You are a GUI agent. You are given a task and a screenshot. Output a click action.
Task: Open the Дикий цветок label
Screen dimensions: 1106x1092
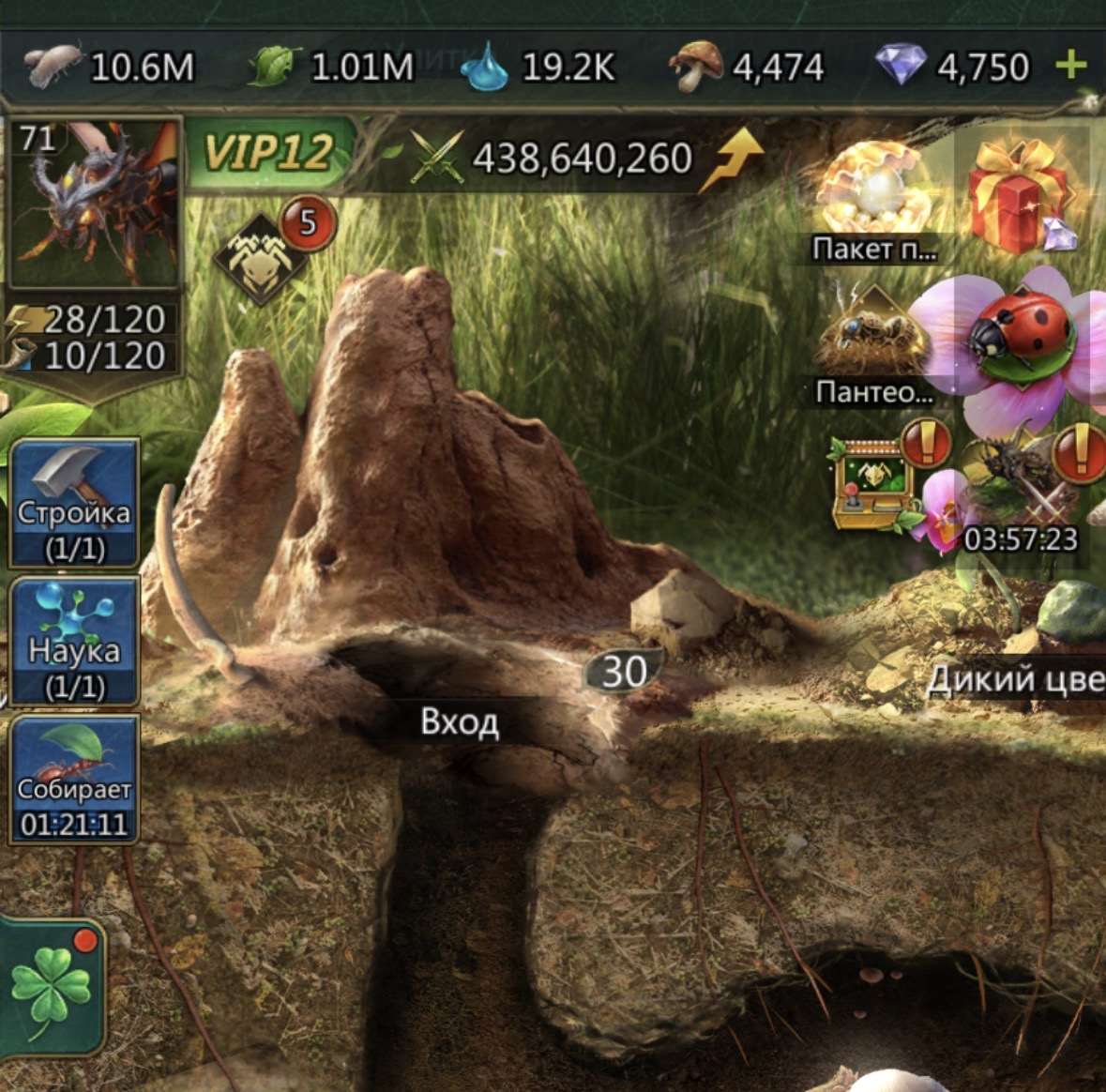[x=1015, y=679]
